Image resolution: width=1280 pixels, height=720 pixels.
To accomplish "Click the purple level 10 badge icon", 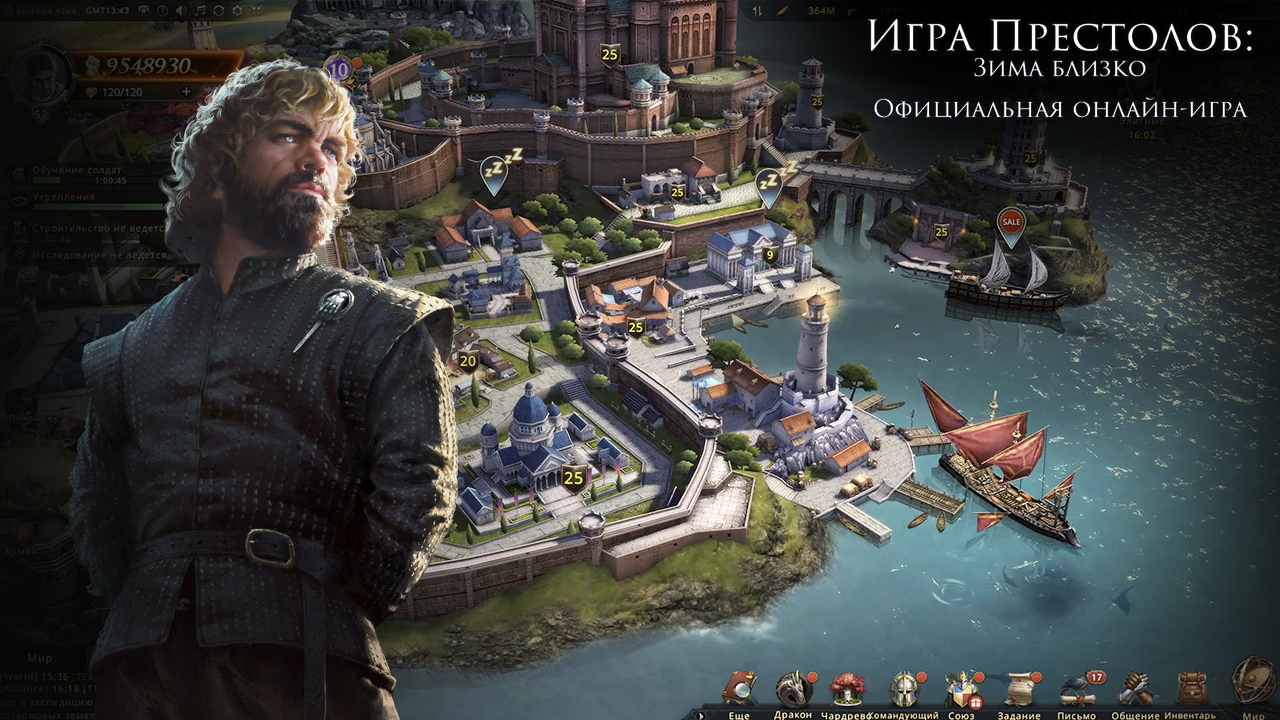I will coord(338,69).
